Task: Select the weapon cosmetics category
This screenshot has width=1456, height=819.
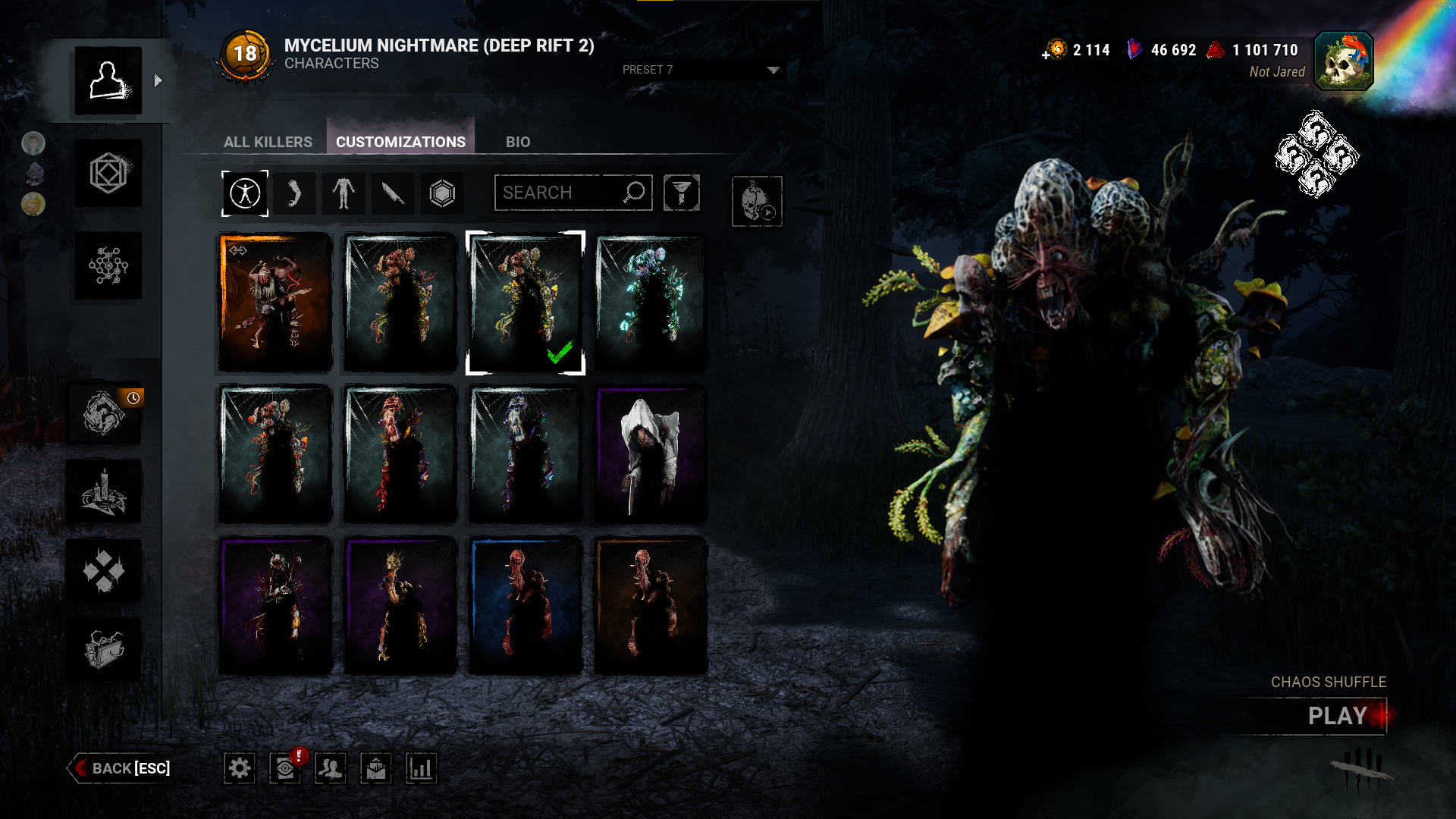Action: (x=393, y=193)
